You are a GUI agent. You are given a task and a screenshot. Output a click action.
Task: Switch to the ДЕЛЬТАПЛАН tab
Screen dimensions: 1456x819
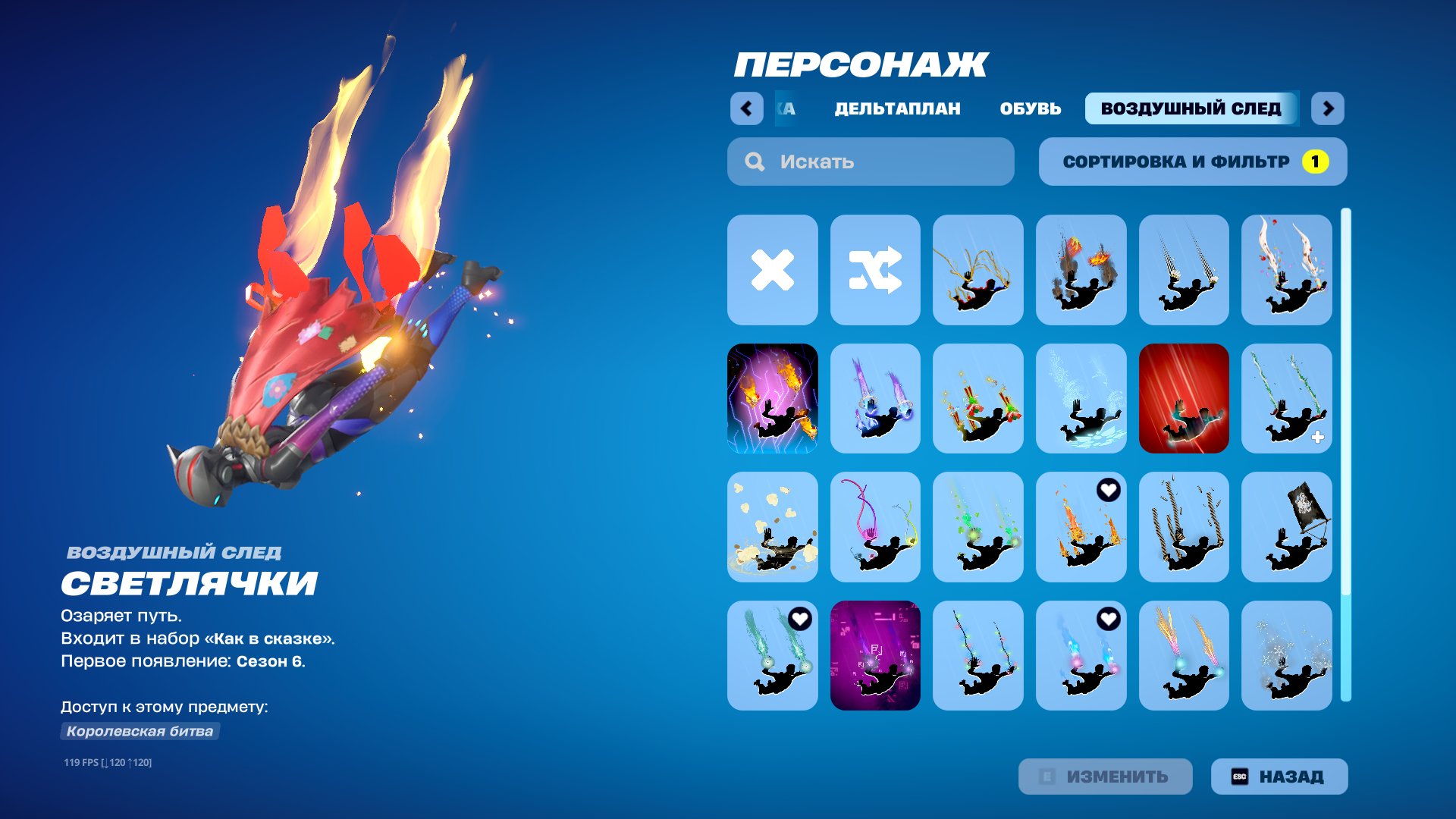(896, 108)
